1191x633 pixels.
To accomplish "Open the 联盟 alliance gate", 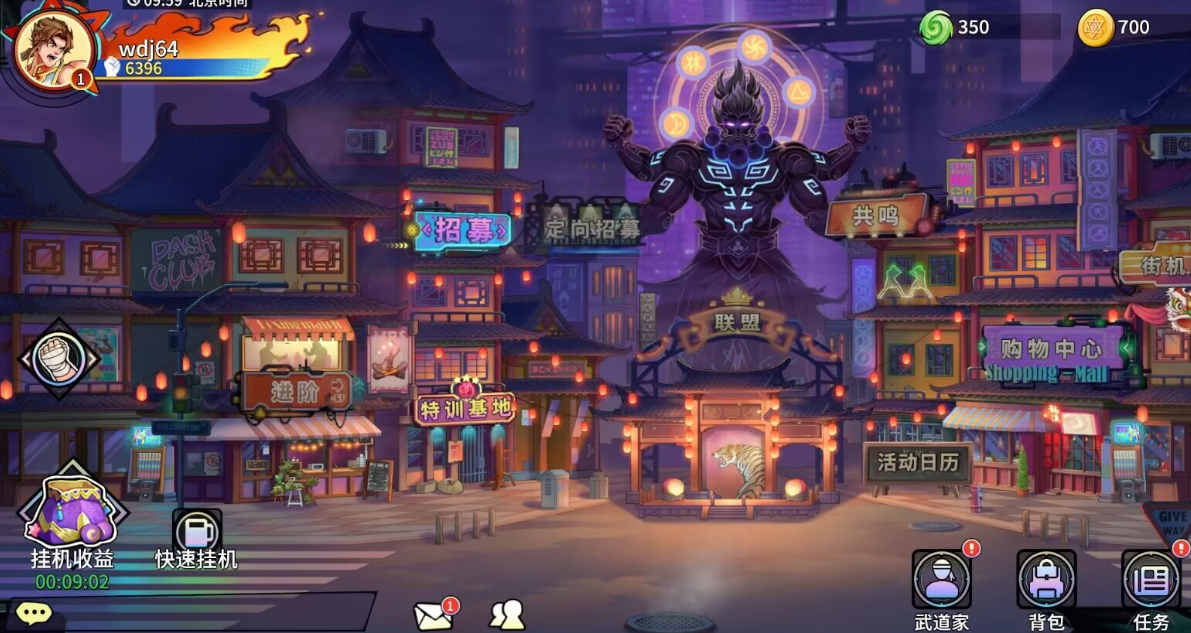I will point(738,322).
